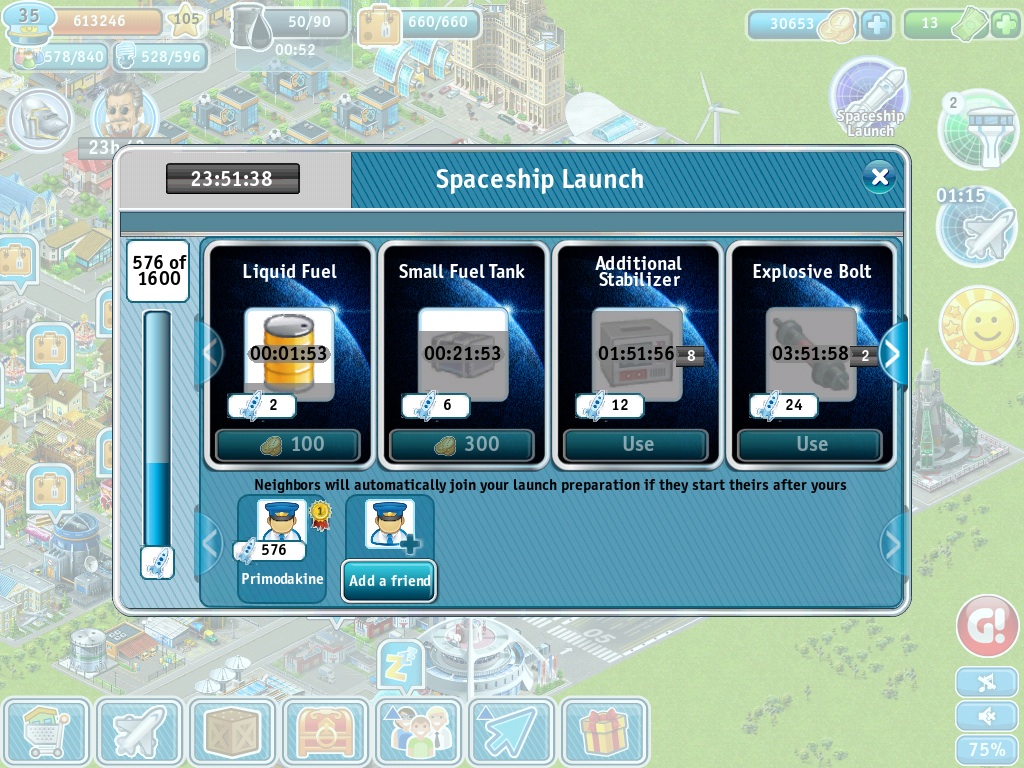Open the Spaceship Launch round icon
The width and height of the screenshot is (1024, 768).
click(x=869, y=98)
